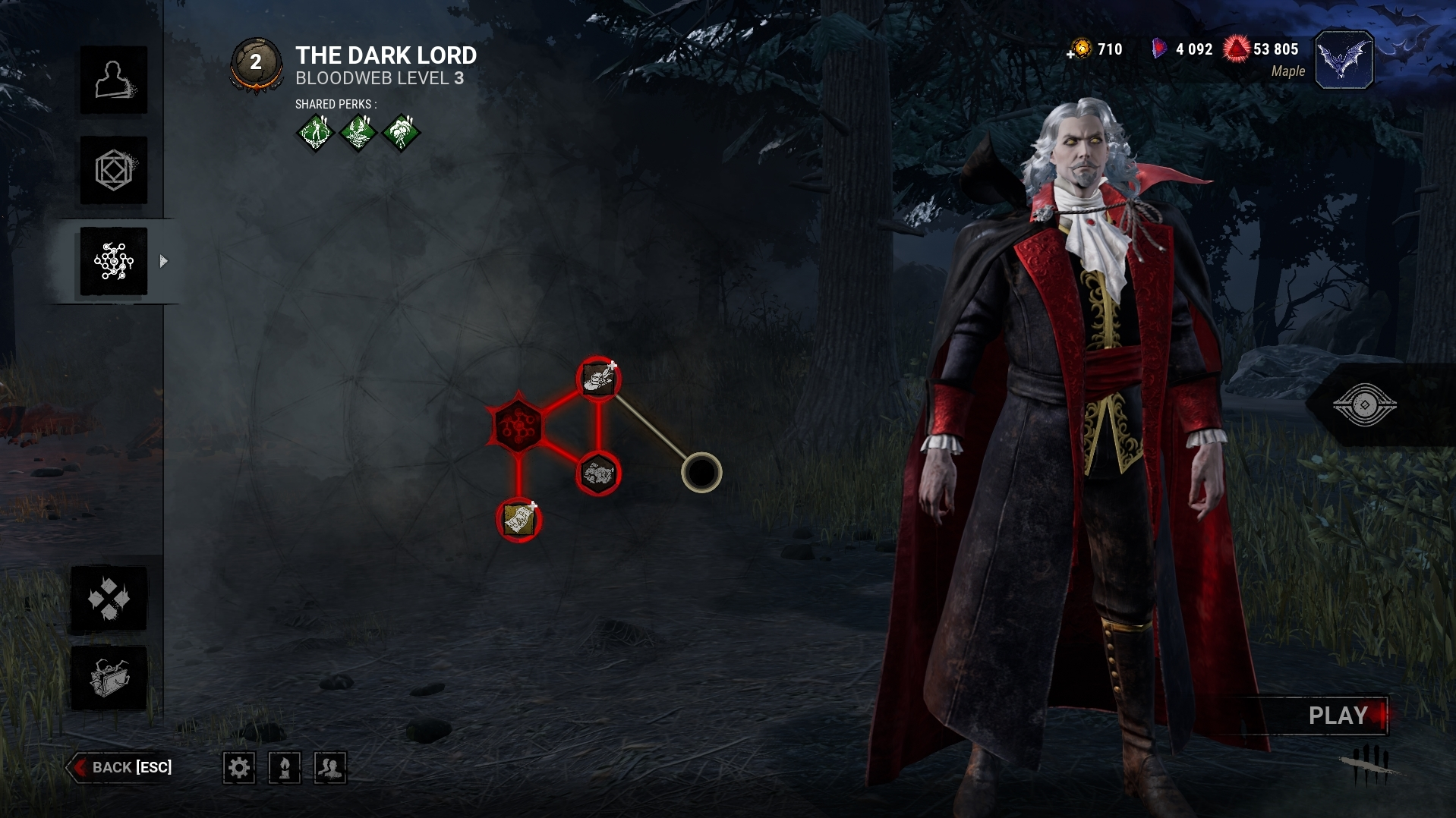Go back with the BACK button
This screenshot has height=818, width=1456.
pos(121,767)
